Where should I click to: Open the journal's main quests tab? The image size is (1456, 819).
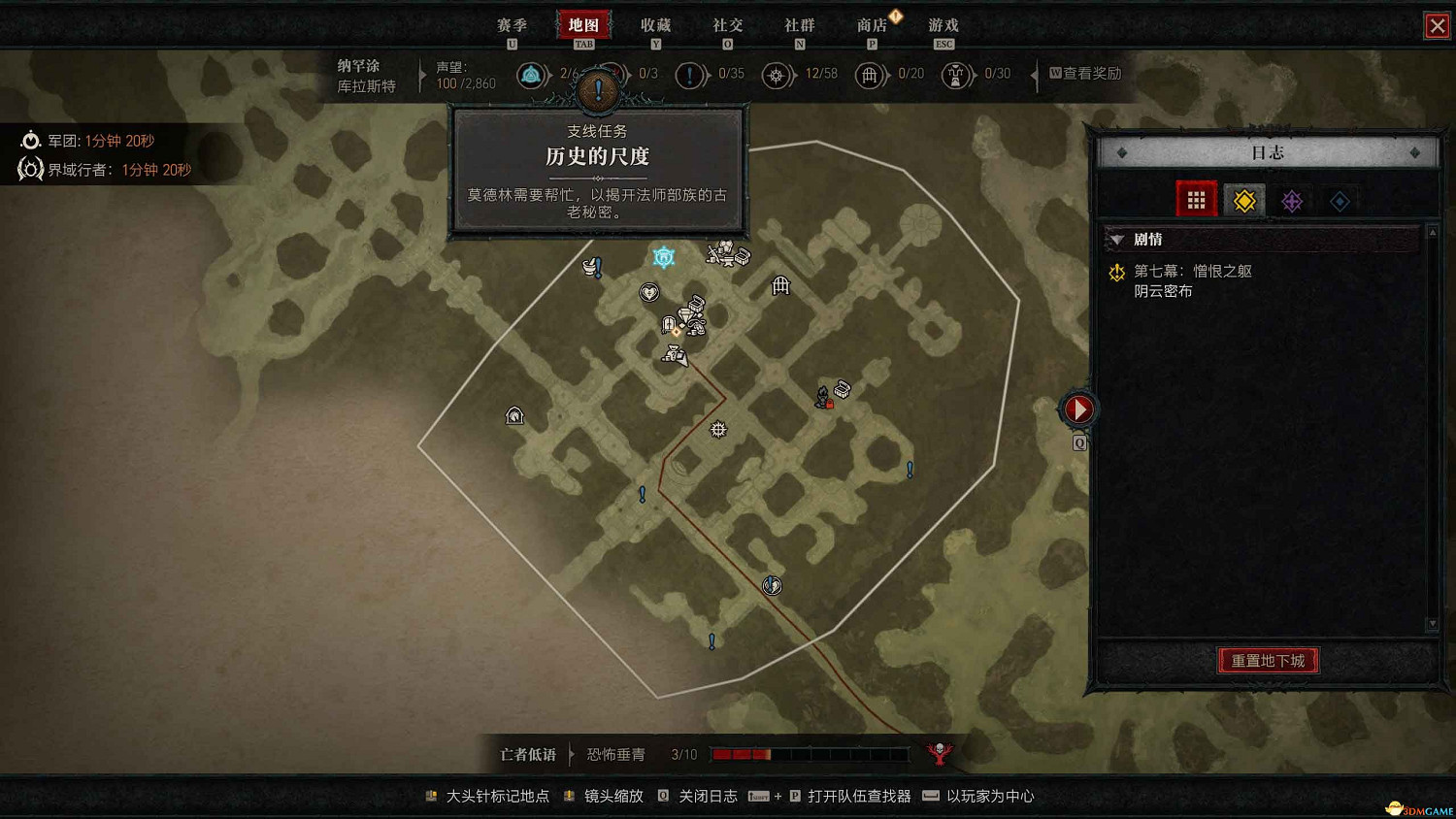[x=1196, y=200]
